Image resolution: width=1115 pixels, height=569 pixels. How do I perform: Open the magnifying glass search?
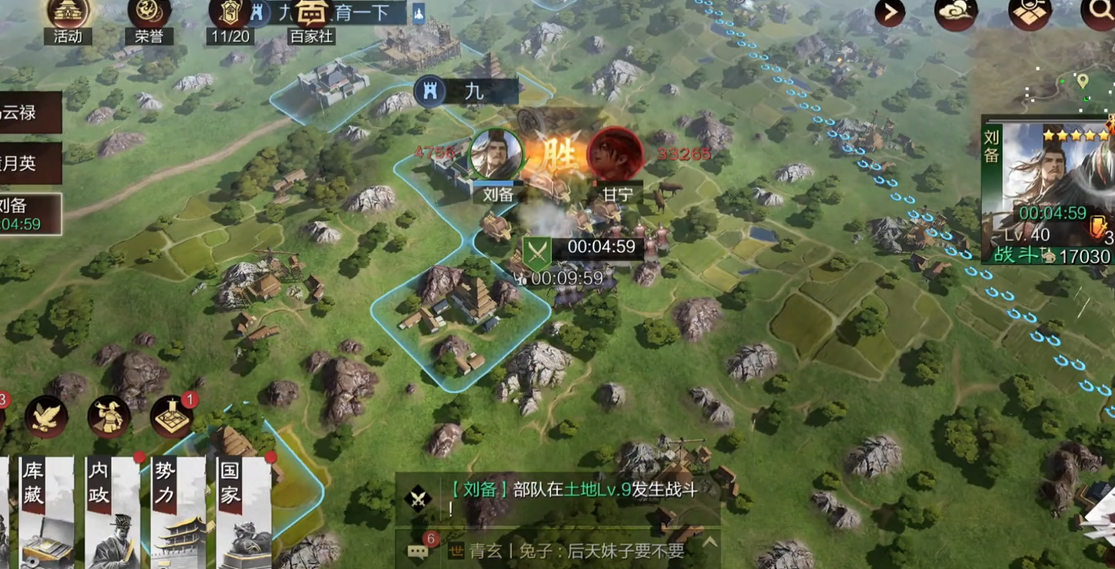click(x=1098, y=13)
